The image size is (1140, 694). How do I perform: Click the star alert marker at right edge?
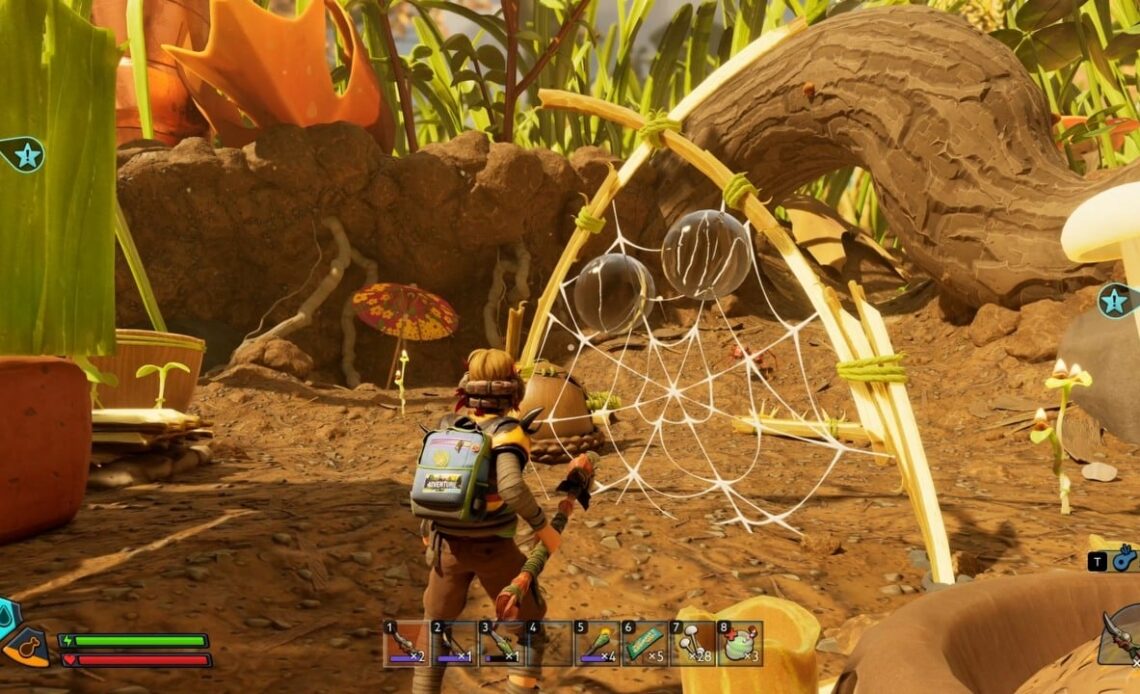pyautogui.click(x=1115, y=300)
